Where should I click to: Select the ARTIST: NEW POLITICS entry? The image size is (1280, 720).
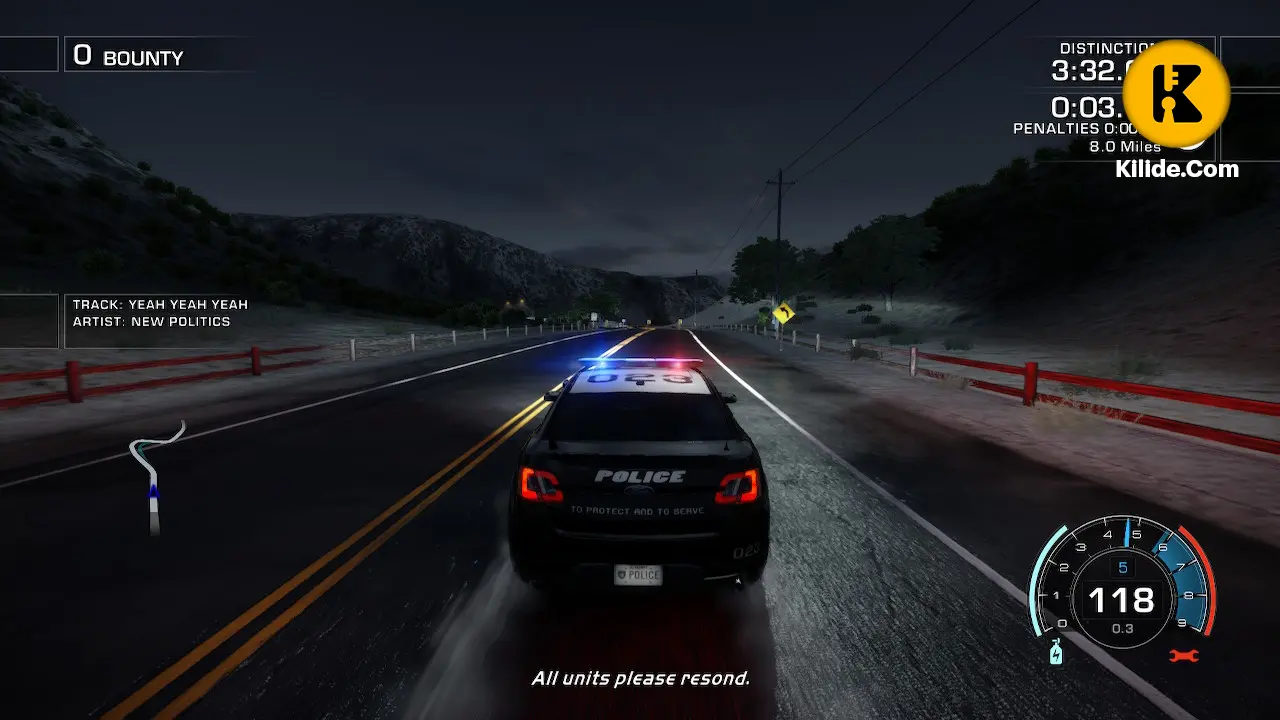pyautogui.click(x=150, y=321)
